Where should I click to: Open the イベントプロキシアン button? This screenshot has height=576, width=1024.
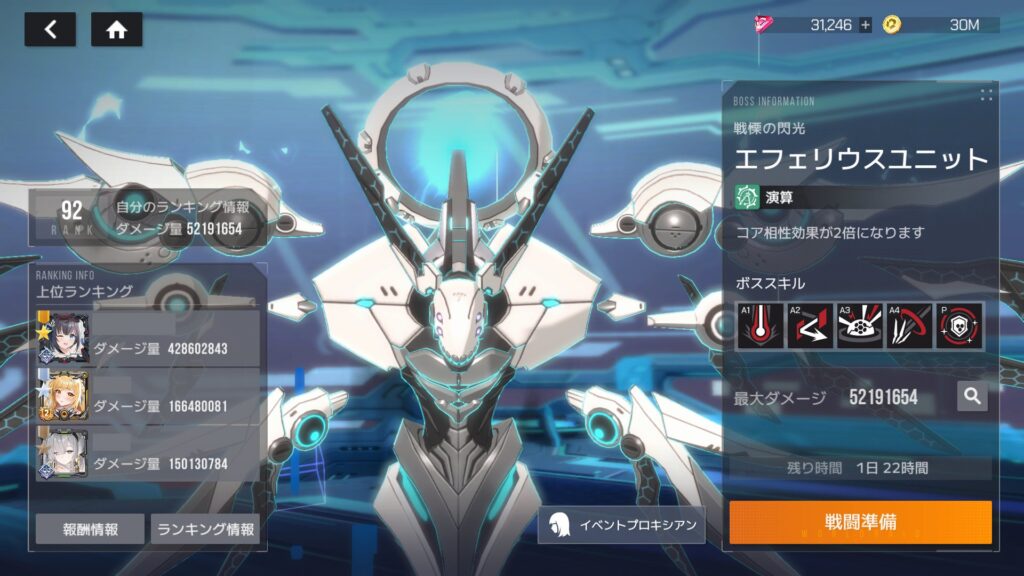coord(620,524)
